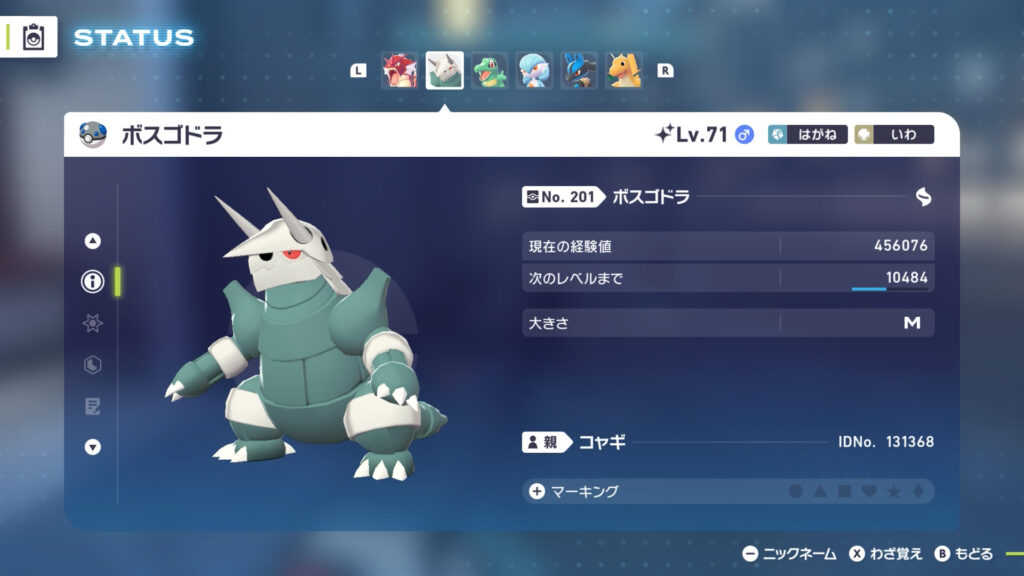Switch to Lucario in the party row
Viewport: 1024px width, 576px height.
pos(579,71)
